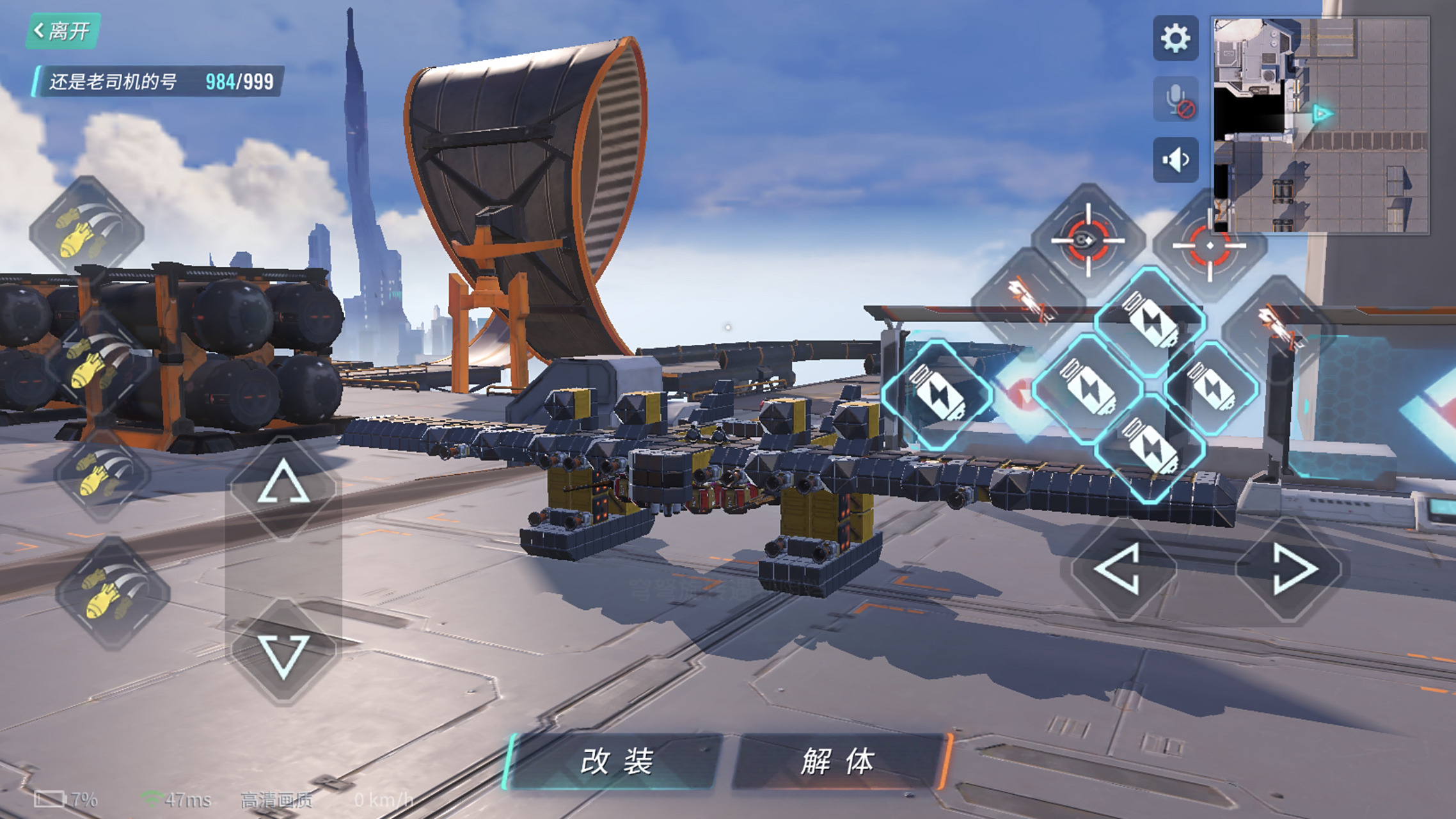This screenshot has width=1456, height=819.
Task: Tap the up arrow throttle control
Action: [283, 488]
